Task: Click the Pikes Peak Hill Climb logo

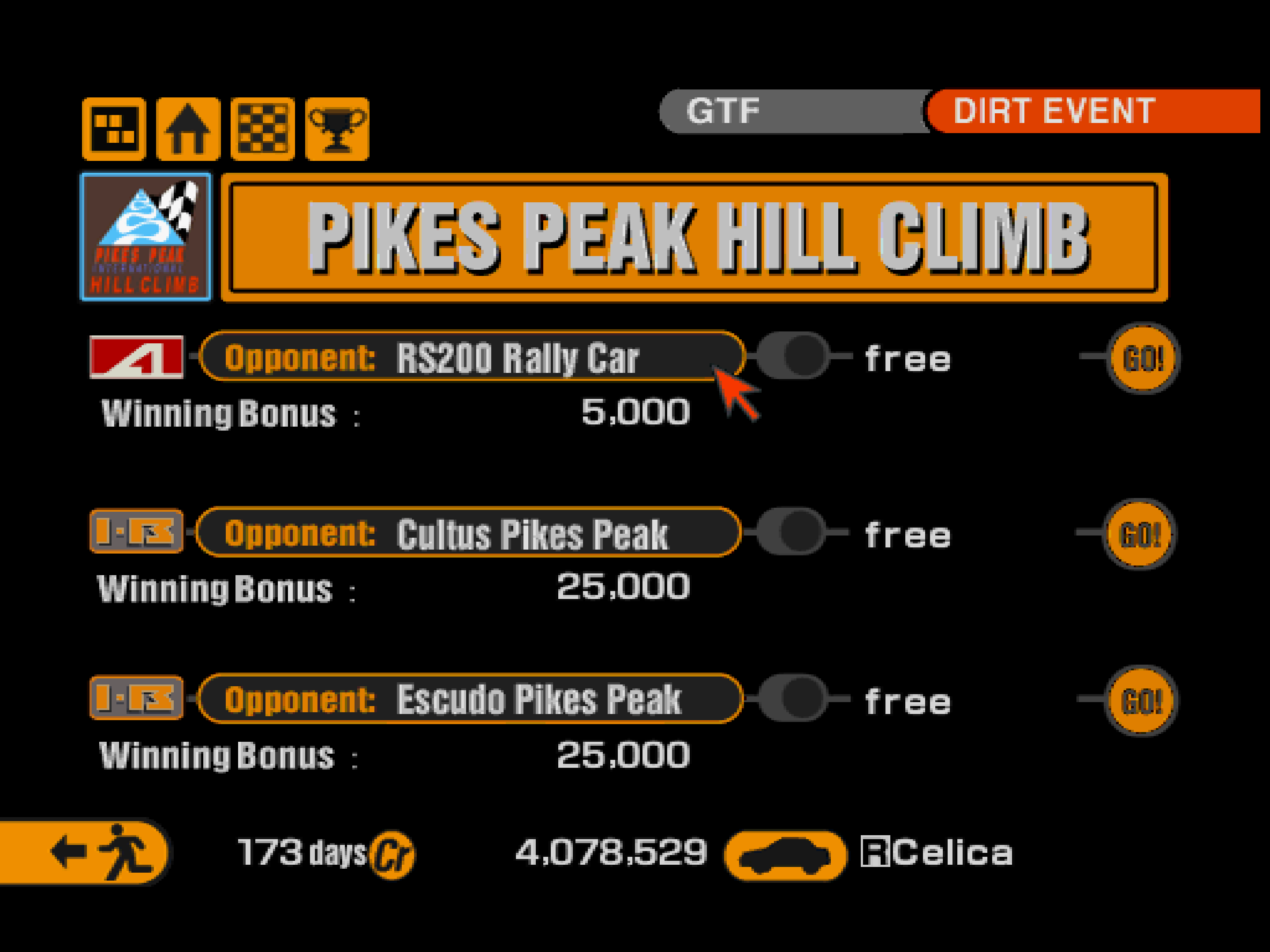Action: 146,237
